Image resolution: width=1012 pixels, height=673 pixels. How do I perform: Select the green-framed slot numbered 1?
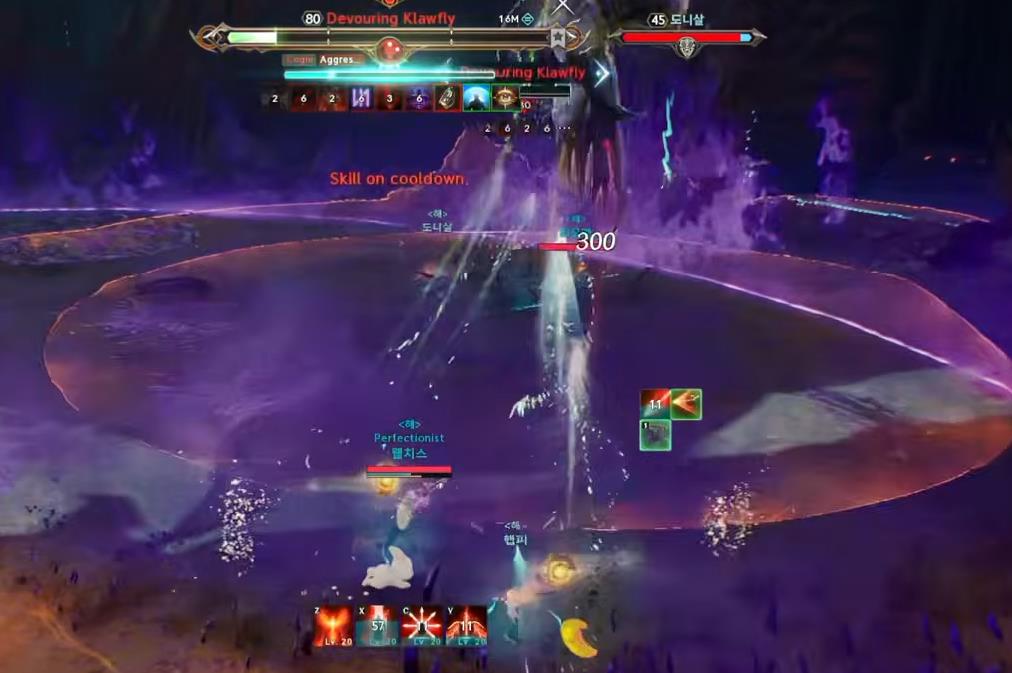point(655,435)
